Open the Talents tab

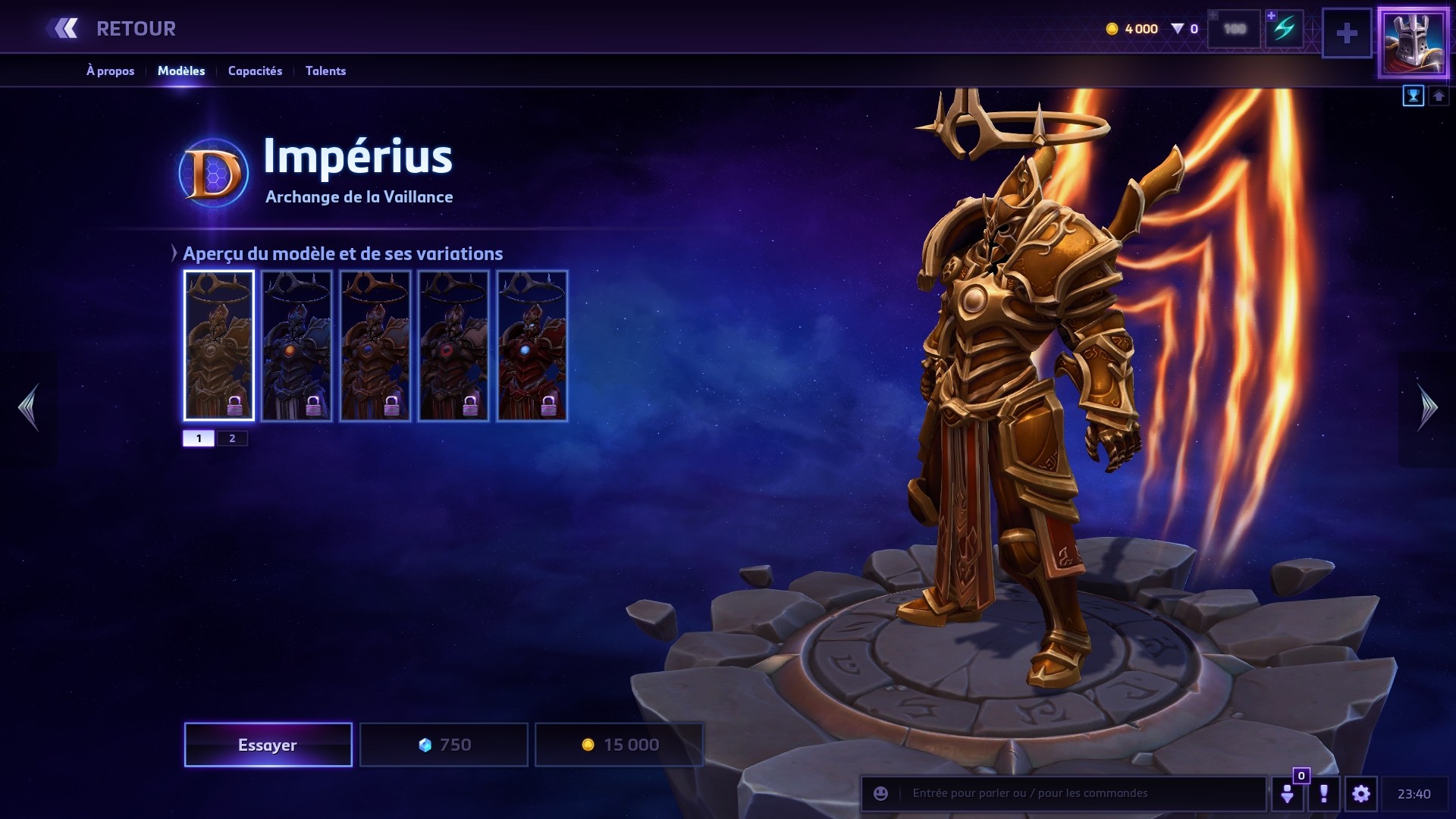[x=325, y=71]
